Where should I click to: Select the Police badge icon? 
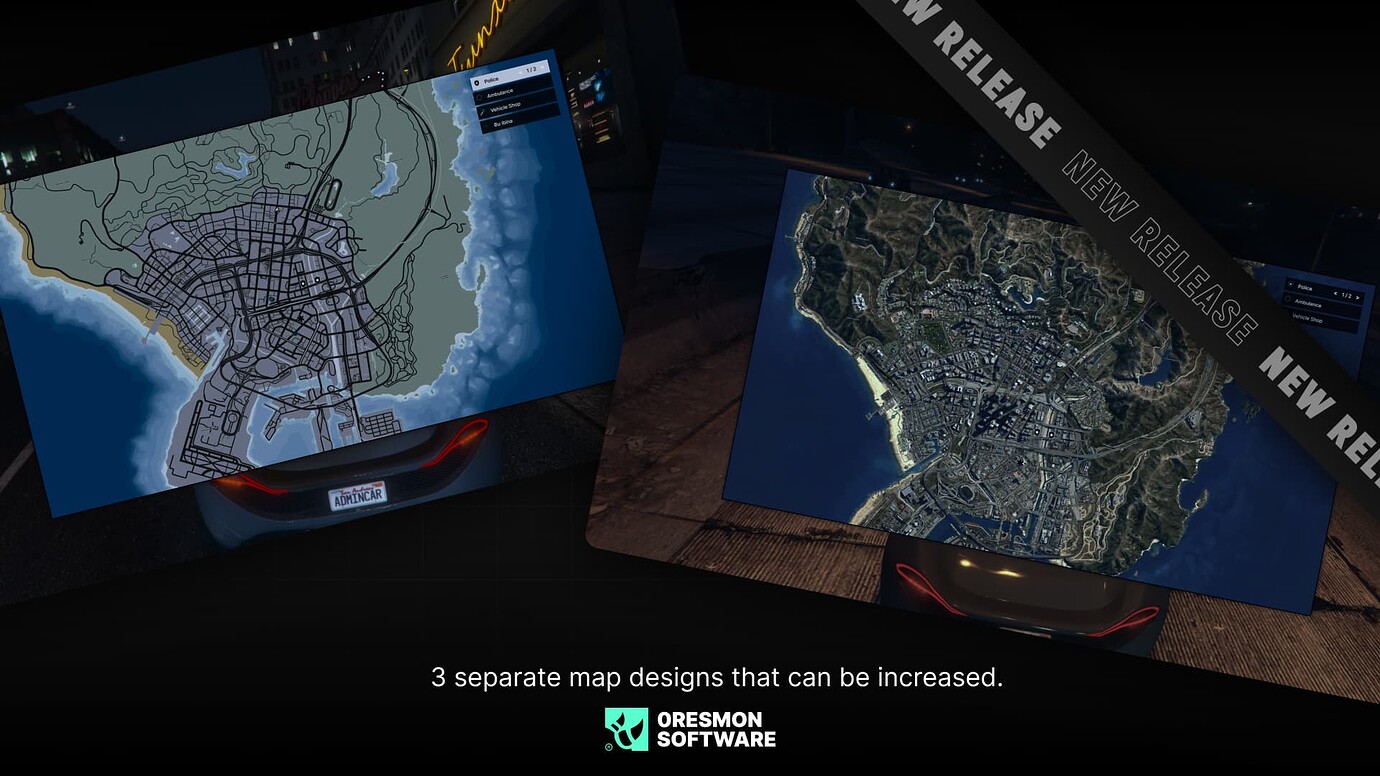[x=478, y=83]
